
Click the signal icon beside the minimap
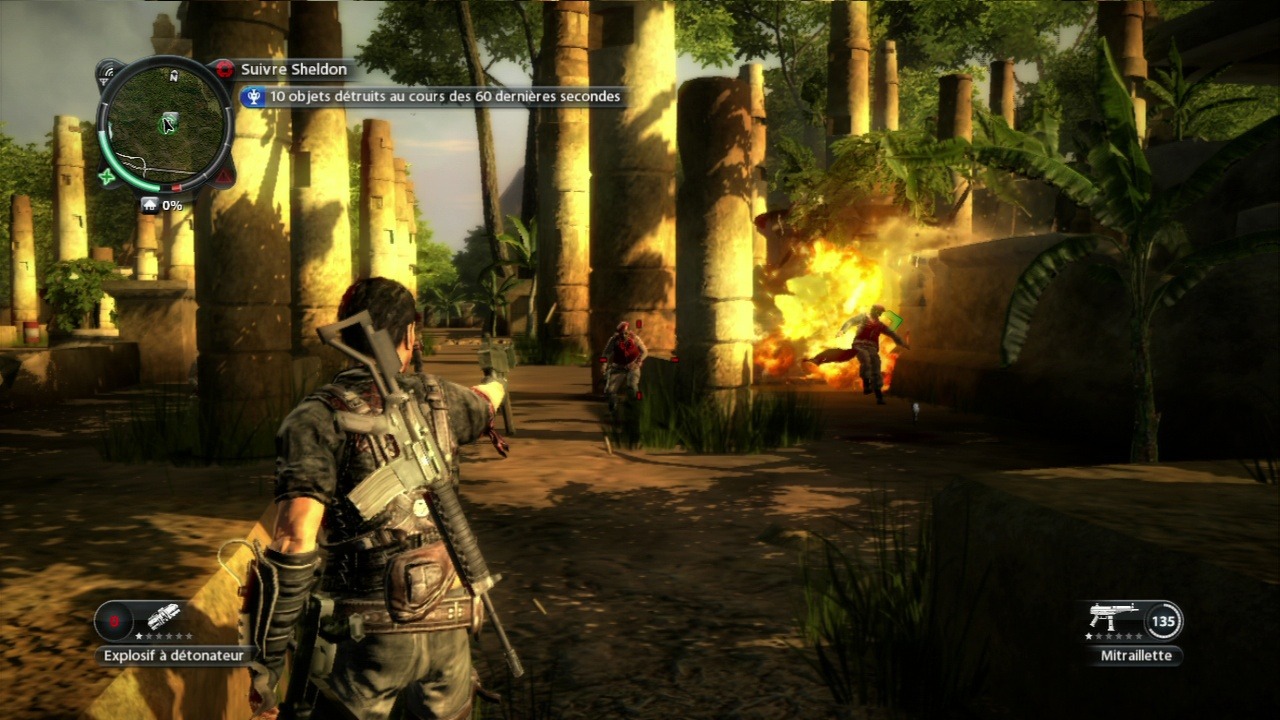(108, 72)
